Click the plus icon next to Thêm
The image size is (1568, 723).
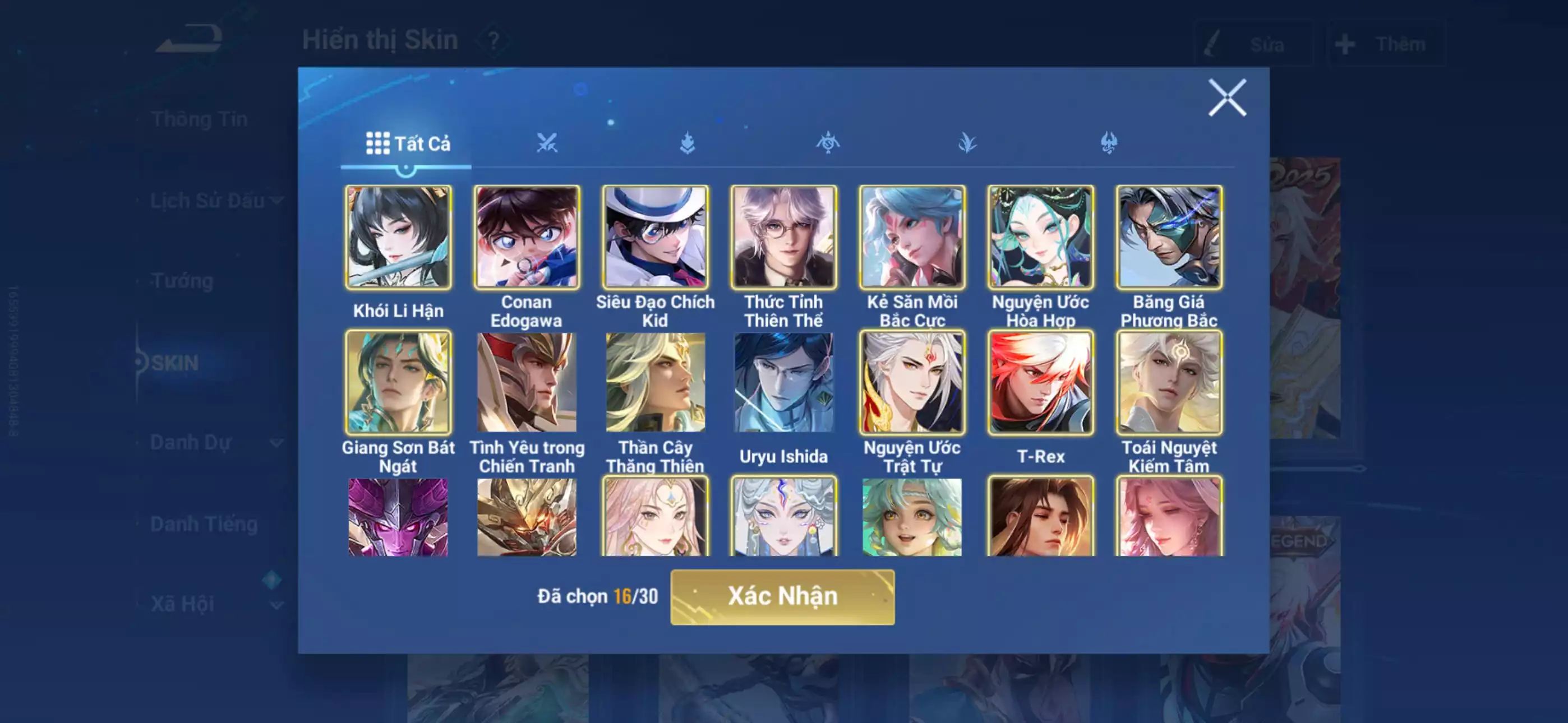[1345, 43]
